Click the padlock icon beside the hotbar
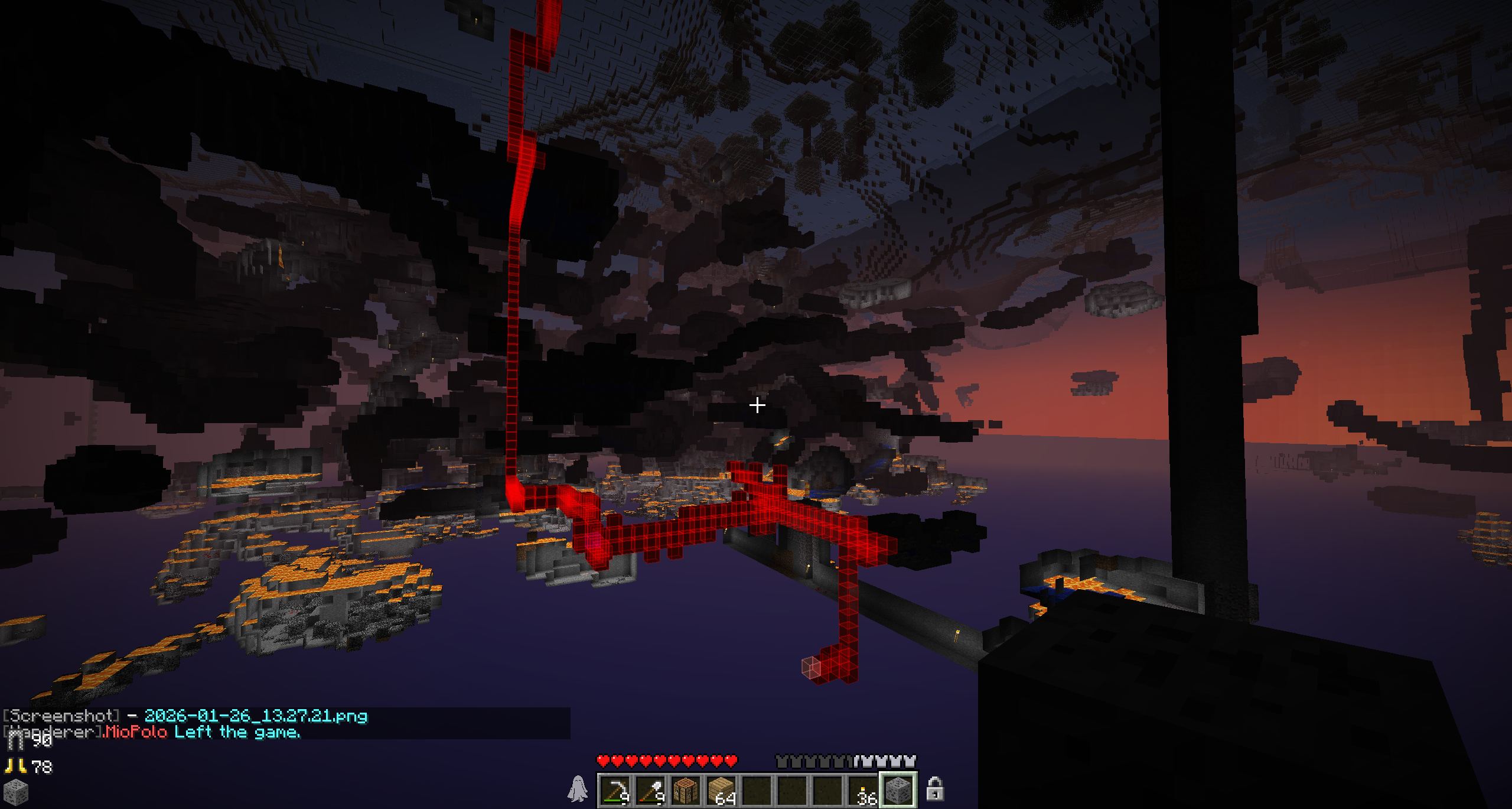This screenshot has width=1512, height=809. tap(934, 789)
